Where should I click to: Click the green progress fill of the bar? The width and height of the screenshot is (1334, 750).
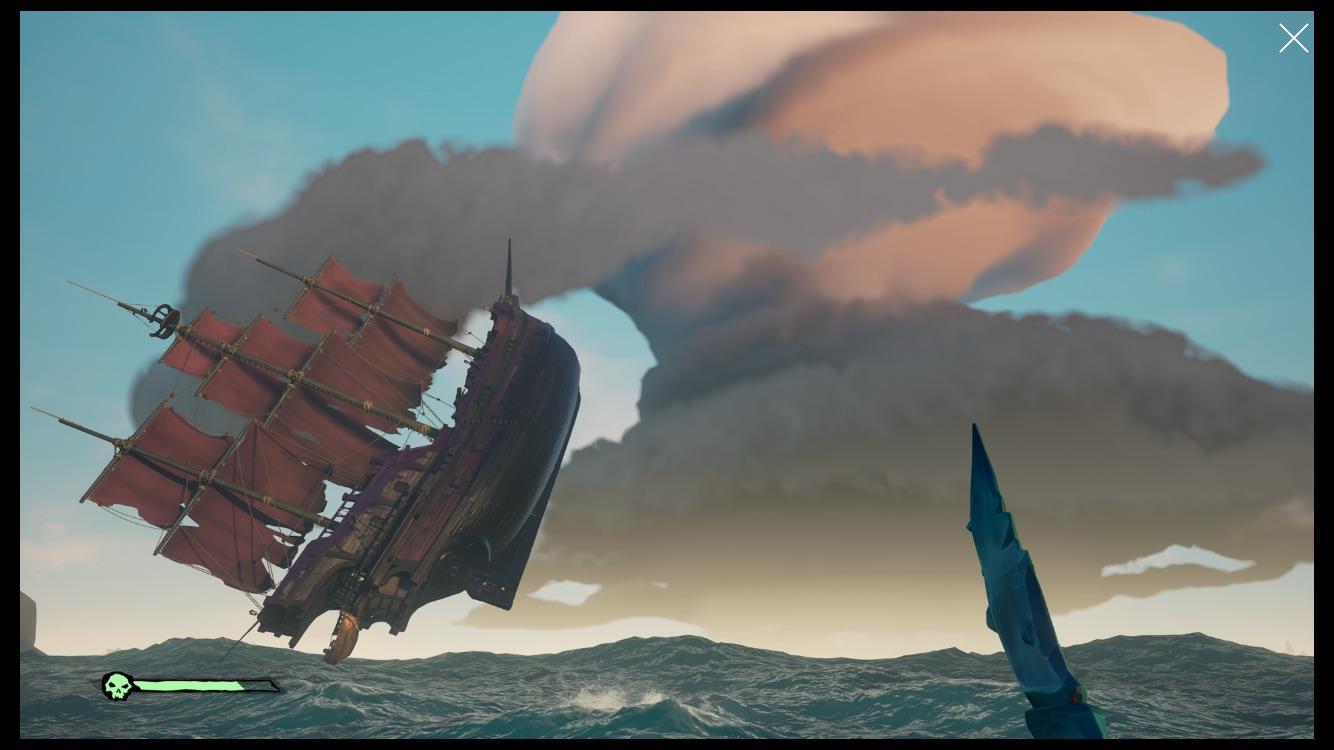(190, 686)
